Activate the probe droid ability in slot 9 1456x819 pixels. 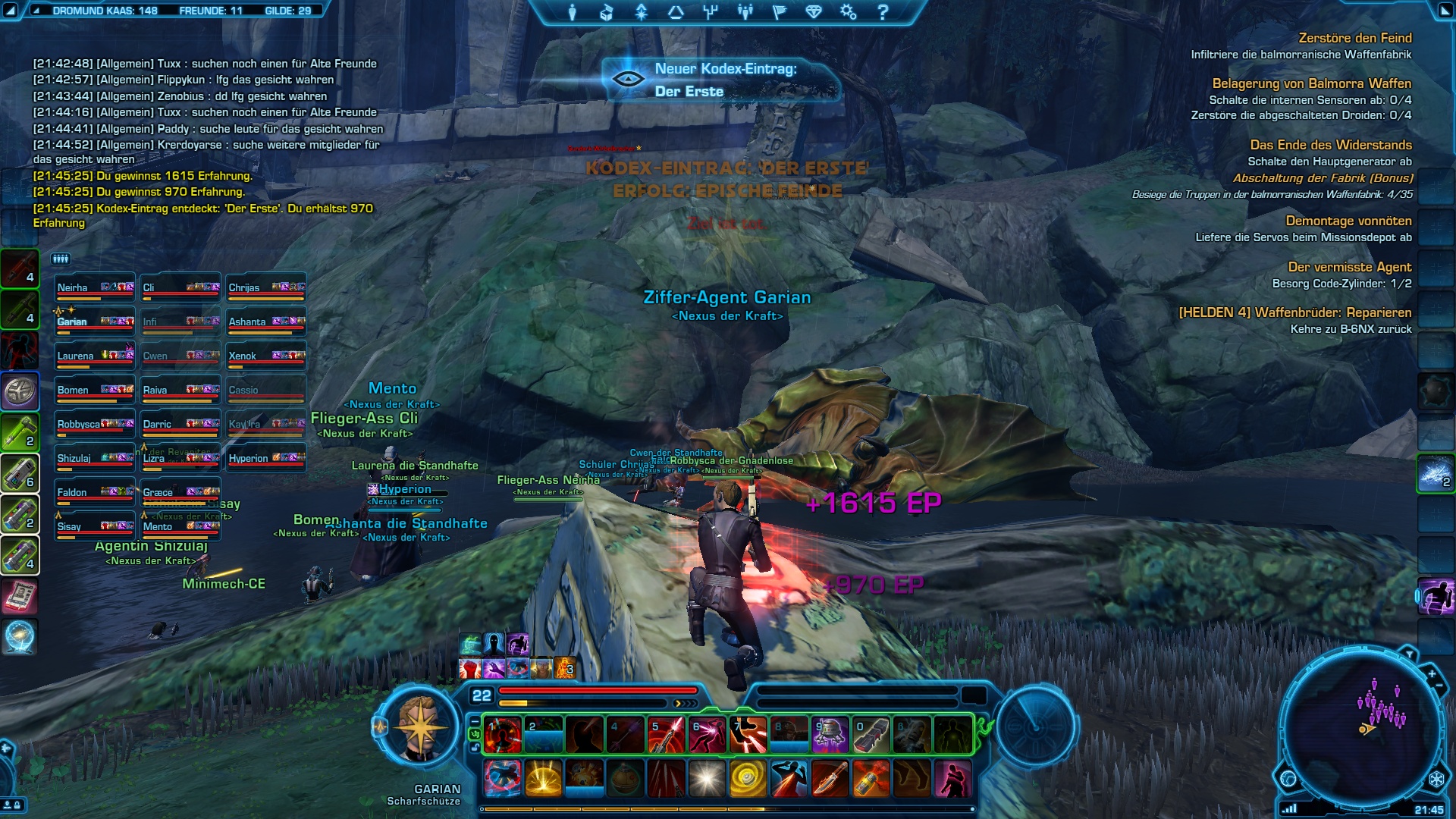[x=830, y=735]
